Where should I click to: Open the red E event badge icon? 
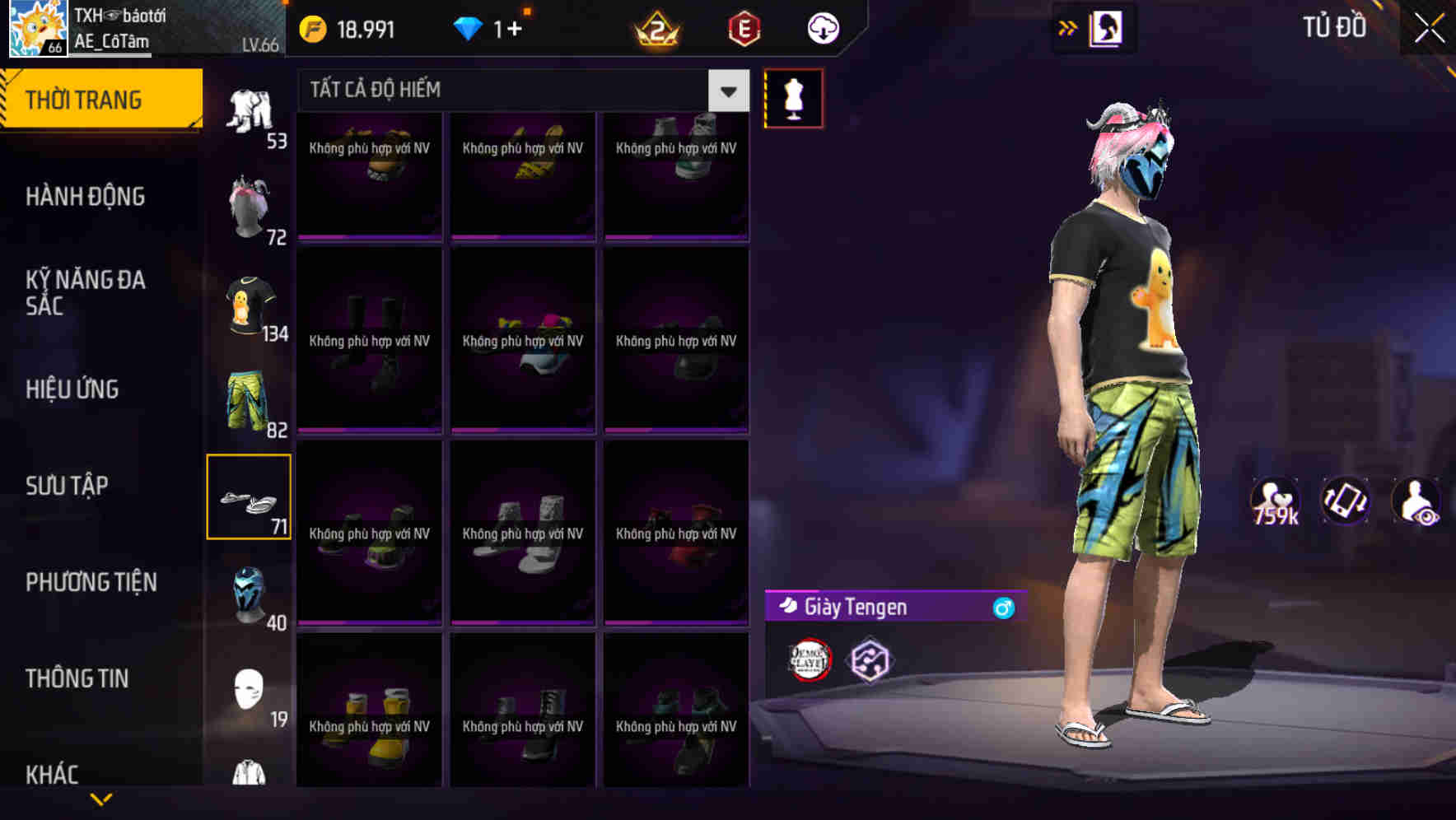pos(740,27)
